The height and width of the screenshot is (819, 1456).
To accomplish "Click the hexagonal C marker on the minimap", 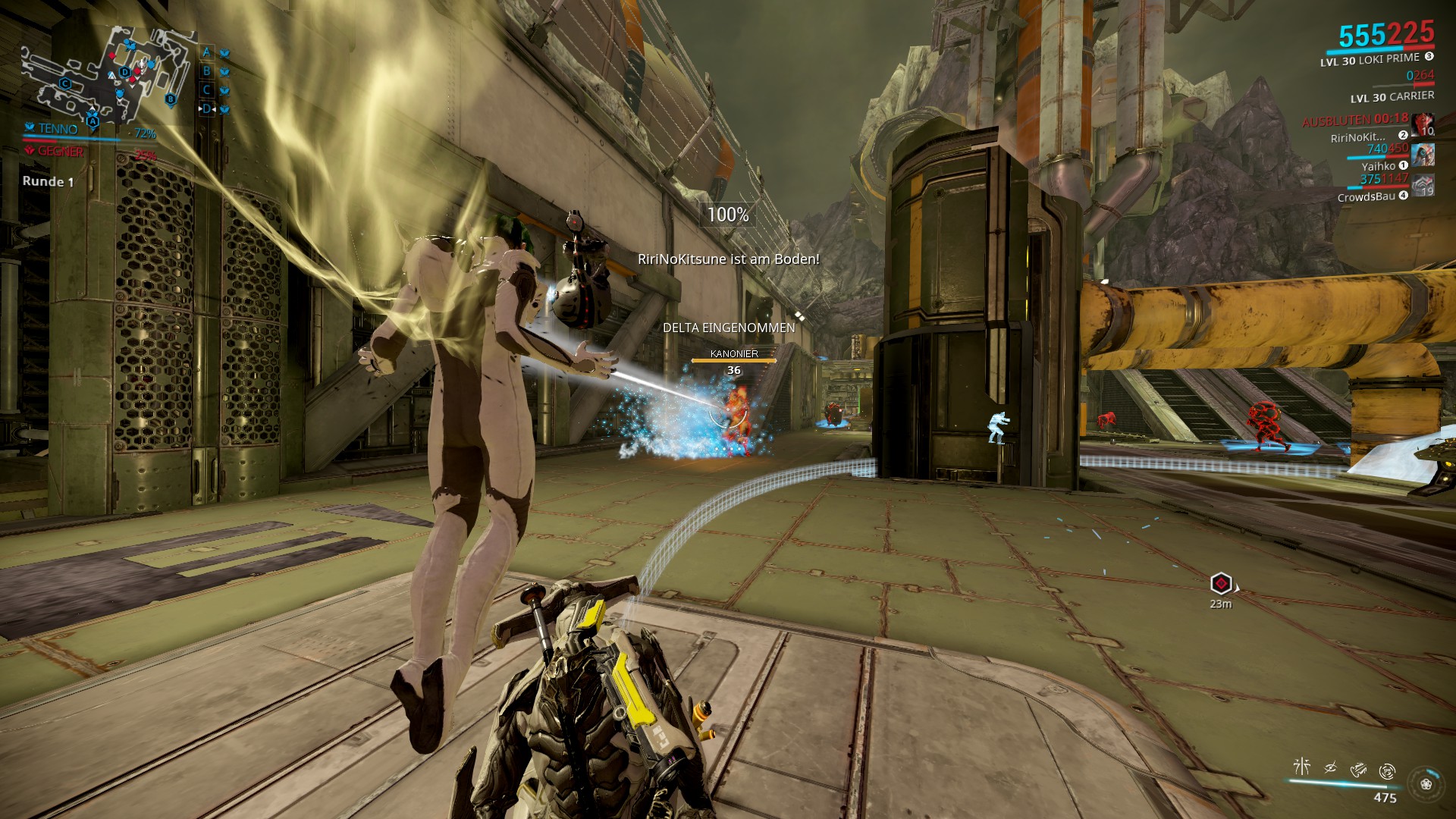I will (x=65, y=84).
